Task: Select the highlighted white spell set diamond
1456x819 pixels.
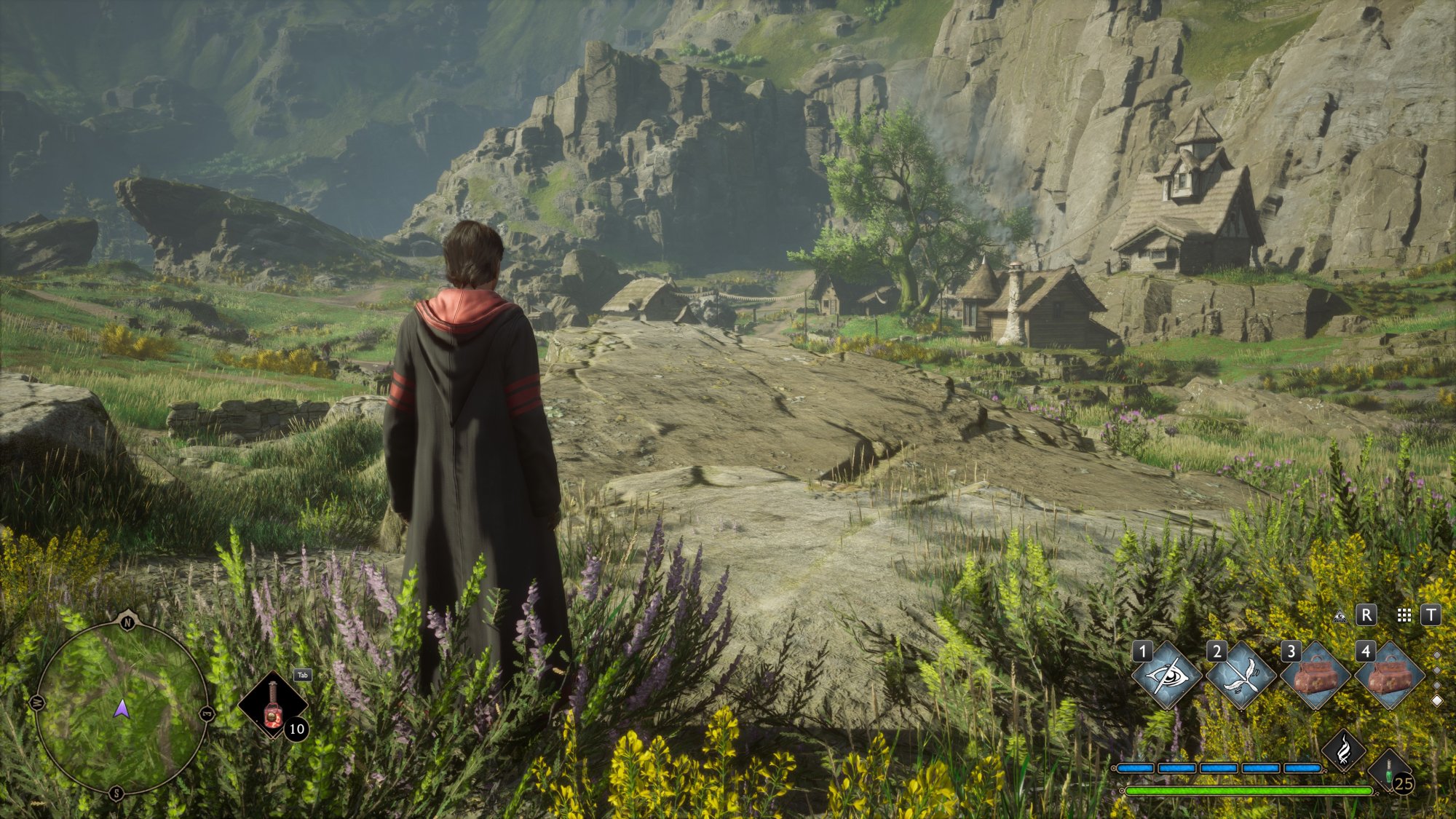Action: click(x=1437, y=700)
